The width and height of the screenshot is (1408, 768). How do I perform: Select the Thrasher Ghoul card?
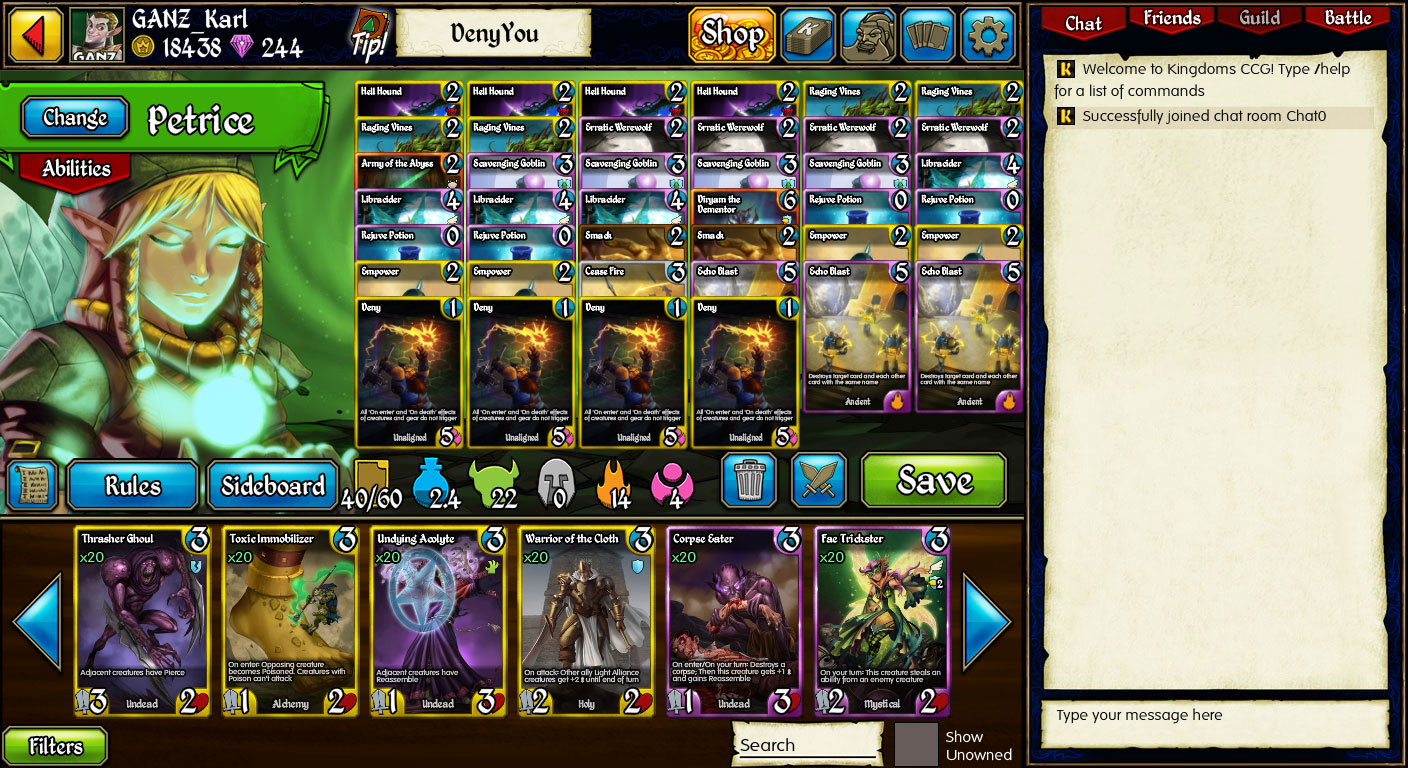(x=142, y=620)
